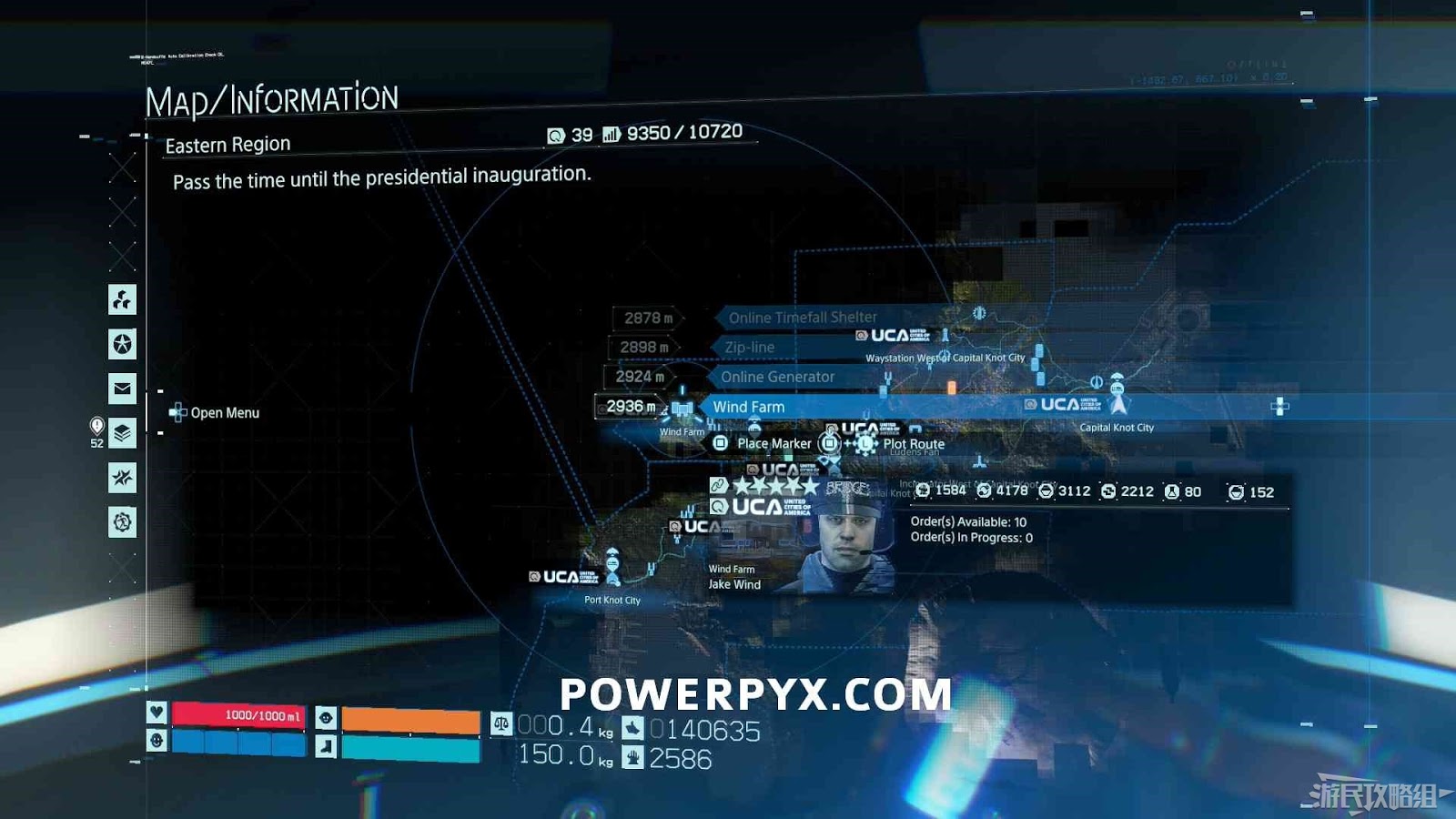Click the highlighted Wind Farm list row

point(749,407)
